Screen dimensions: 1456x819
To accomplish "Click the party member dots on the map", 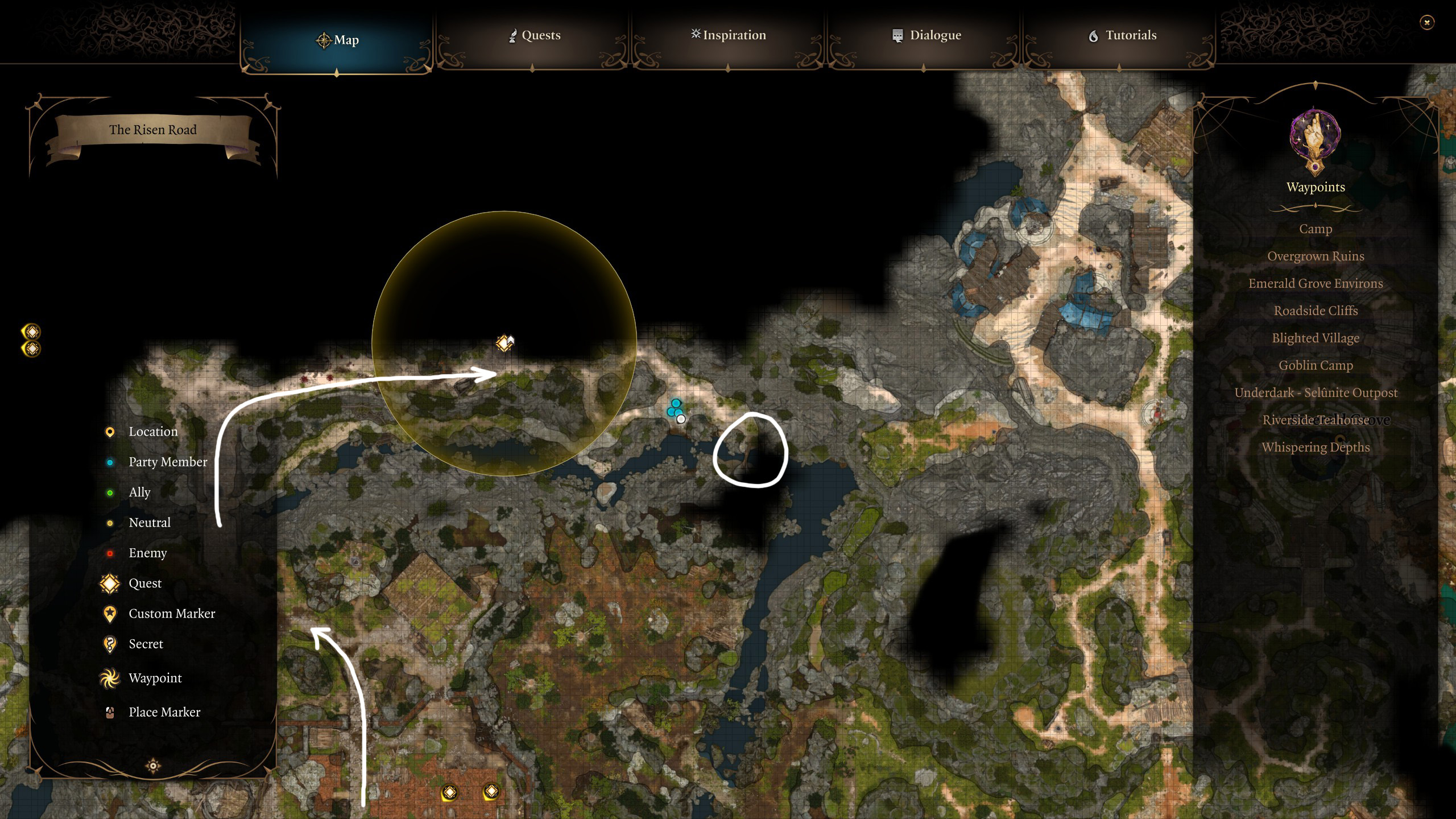I will (x=675, y=408).
